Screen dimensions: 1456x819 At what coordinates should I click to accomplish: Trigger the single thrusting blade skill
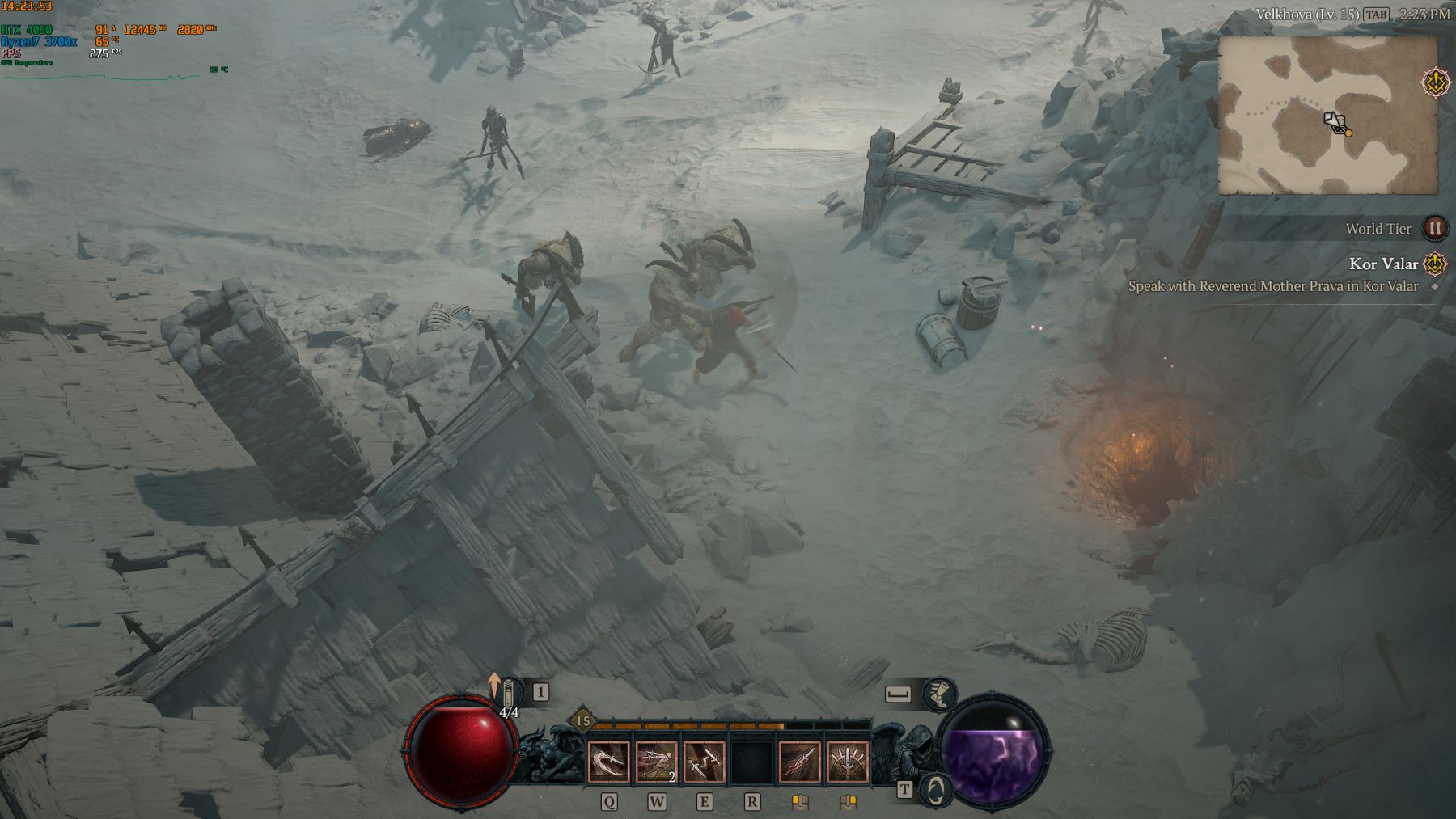pos(800,762)
